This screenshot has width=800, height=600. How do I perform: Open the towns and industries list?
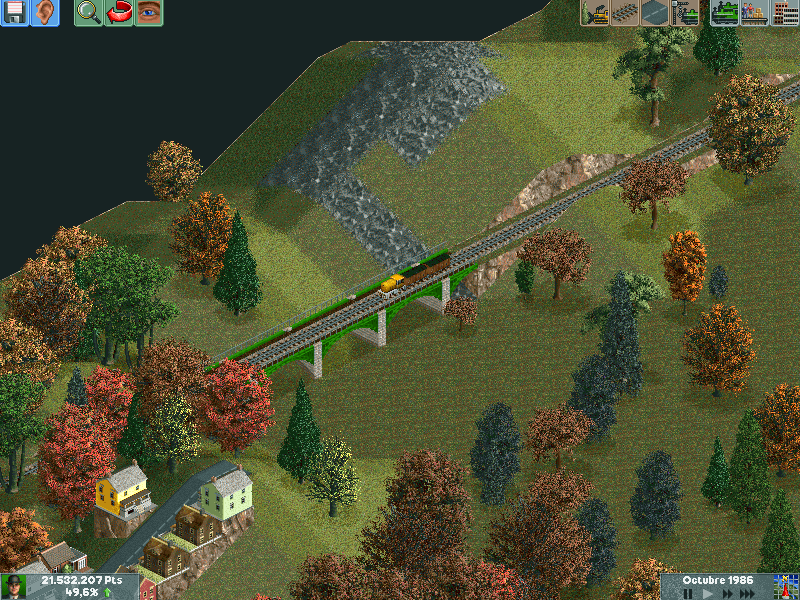(x=783, y=13)
